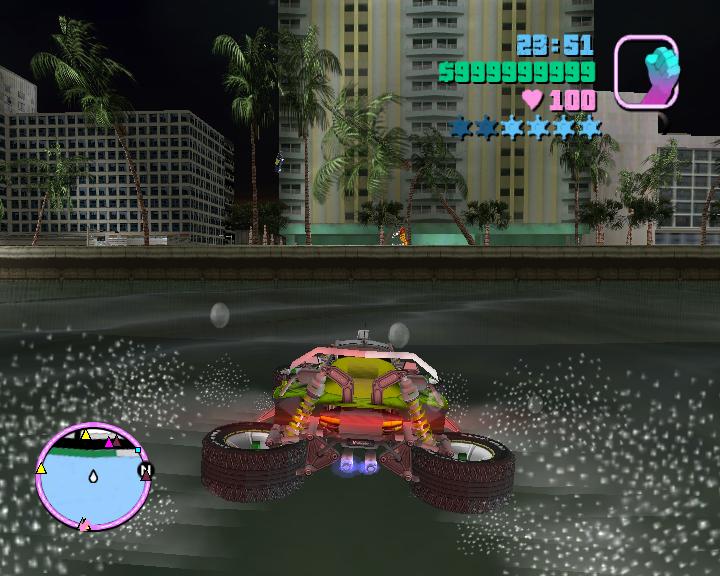
Task: Click the north N marker on radar
Action: tap(147, 469)
